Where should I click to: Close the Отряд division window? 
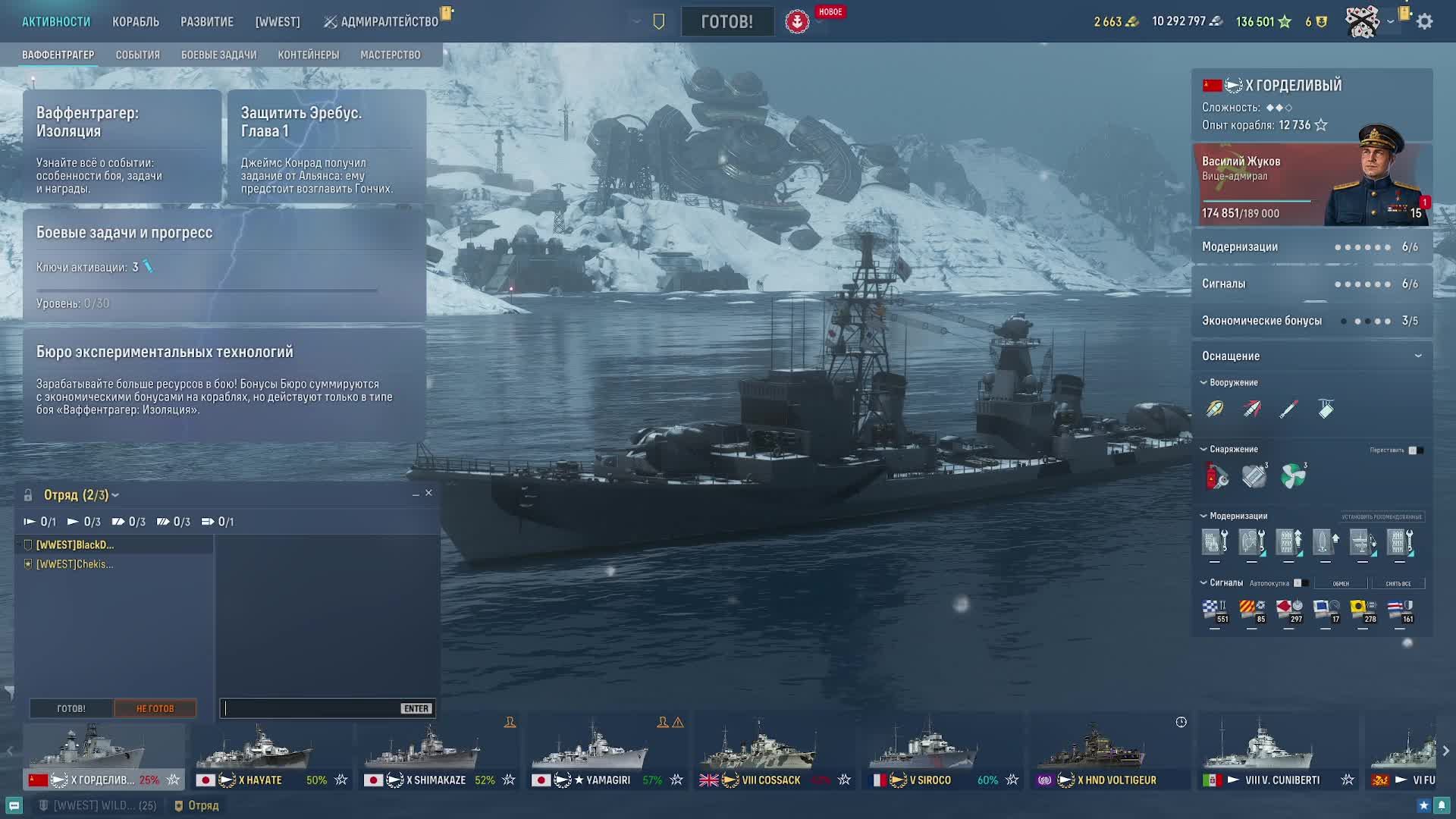[428, 493]
